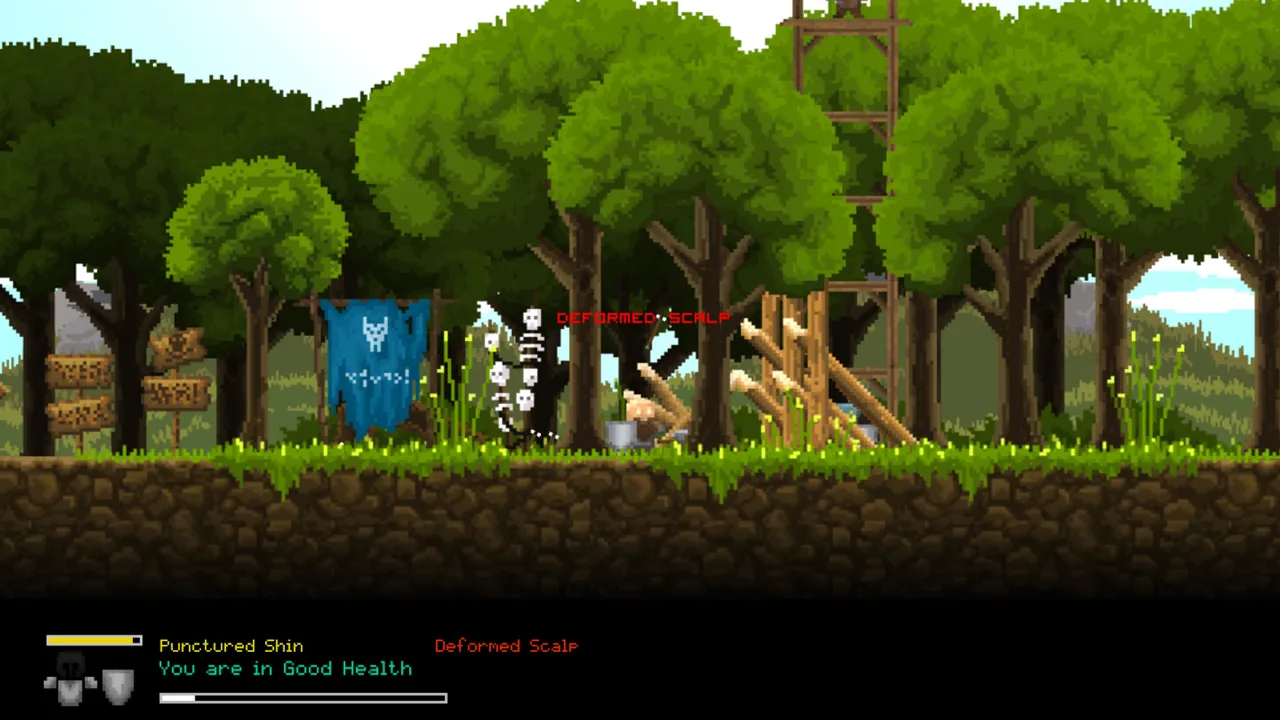Viewport: 1280px width, 720px height.
Task: Select the topmost skull on the bone totem
Action: pos(532,320)
